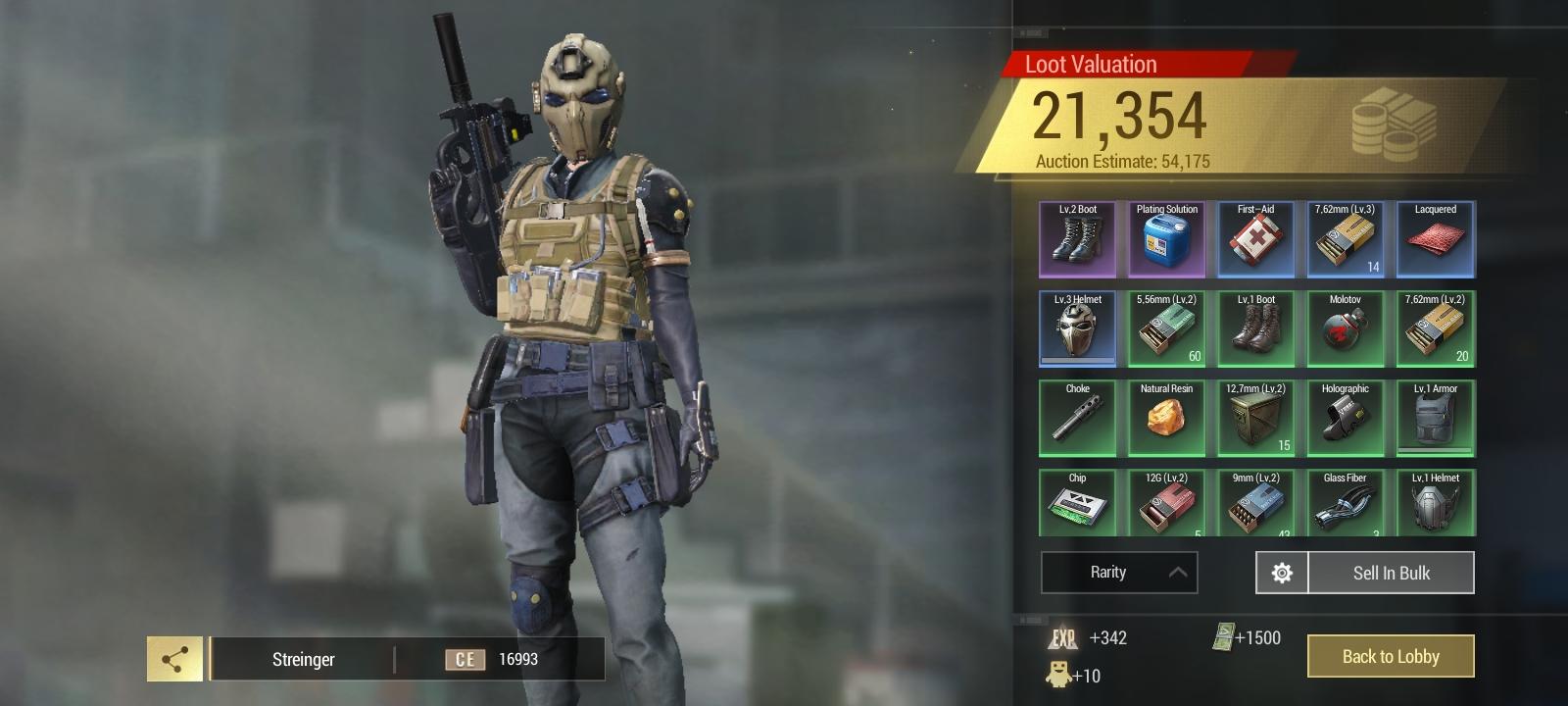Choose the Plating Solution item
1568x706 pixels.
(1166, 239)
